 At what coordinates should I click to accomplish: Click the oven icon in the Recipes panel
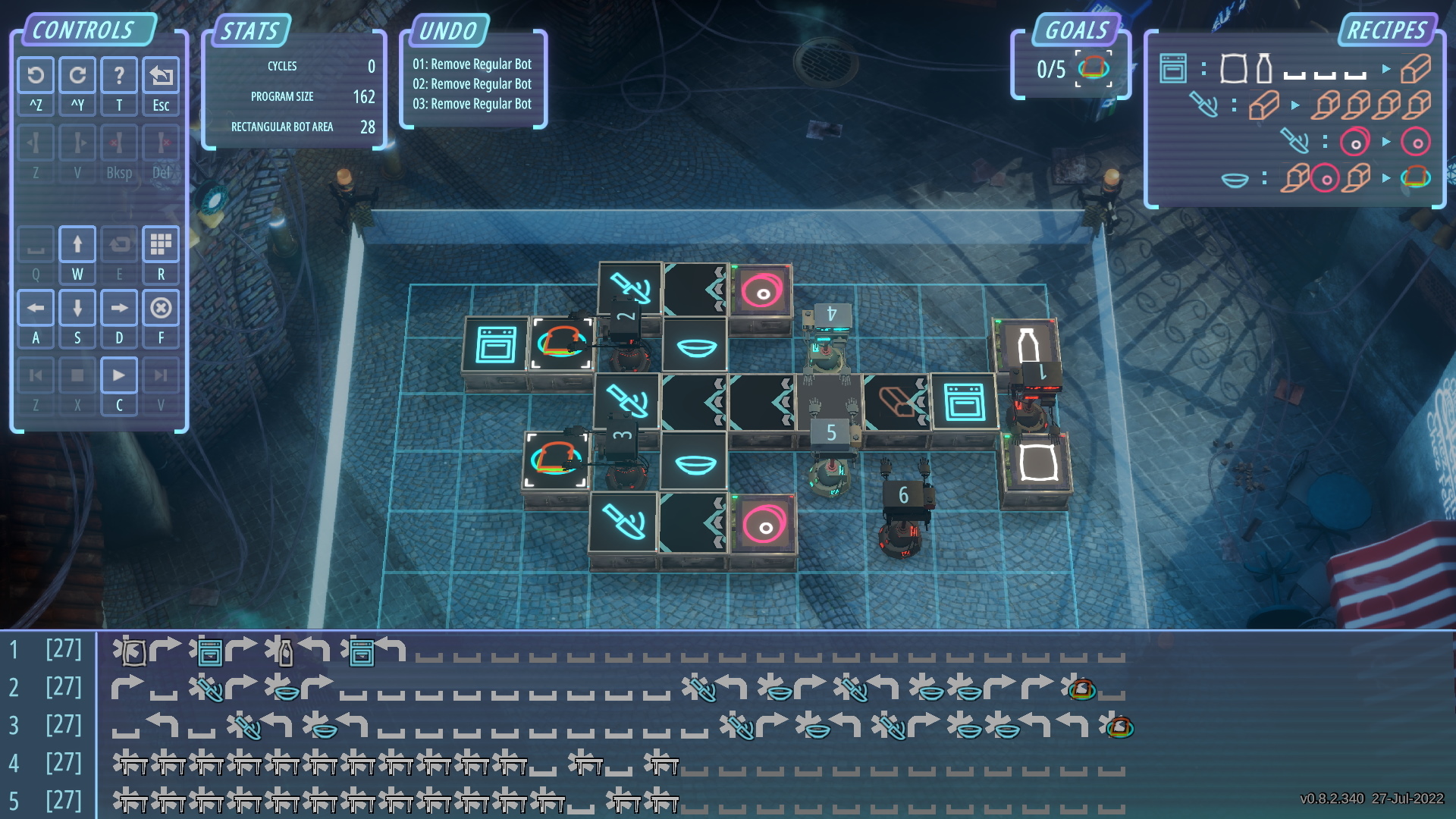(x=1172, y=67)
